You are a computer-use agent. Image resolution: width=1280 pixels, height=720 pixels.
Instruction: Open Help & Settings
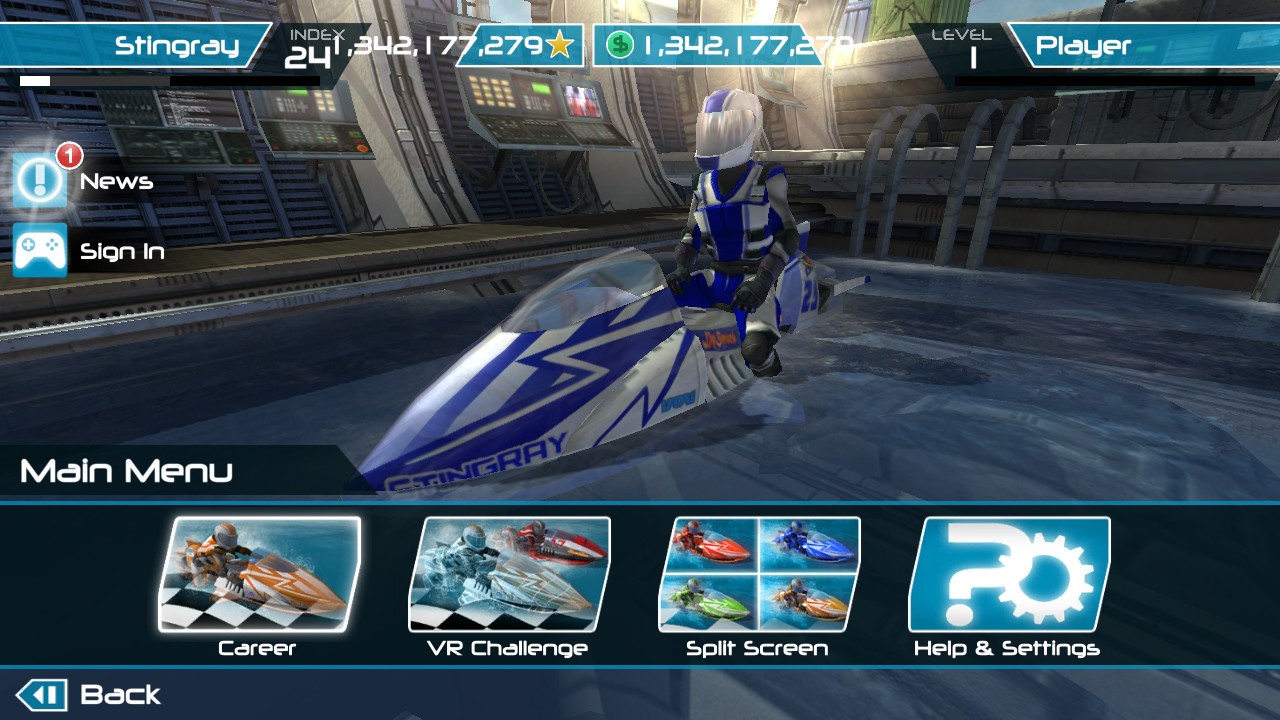coord(1008,575)
